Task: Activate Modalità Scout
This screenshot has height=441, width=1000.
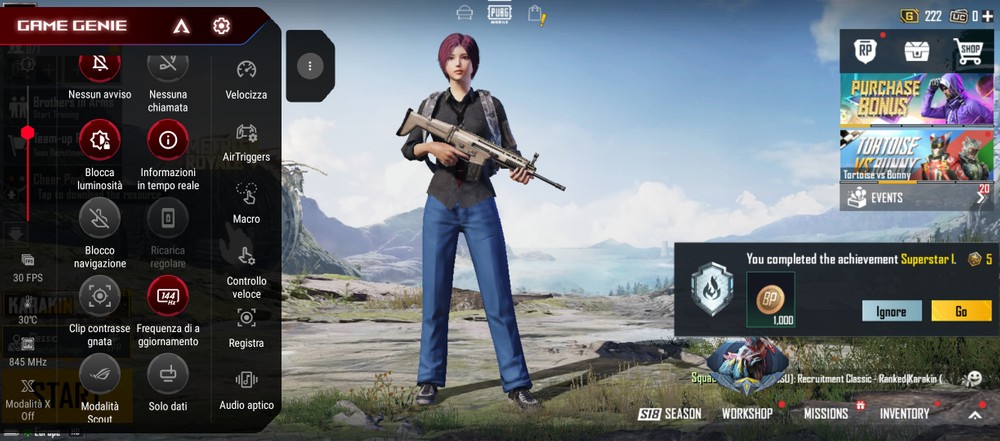Action: pos(99,375)
